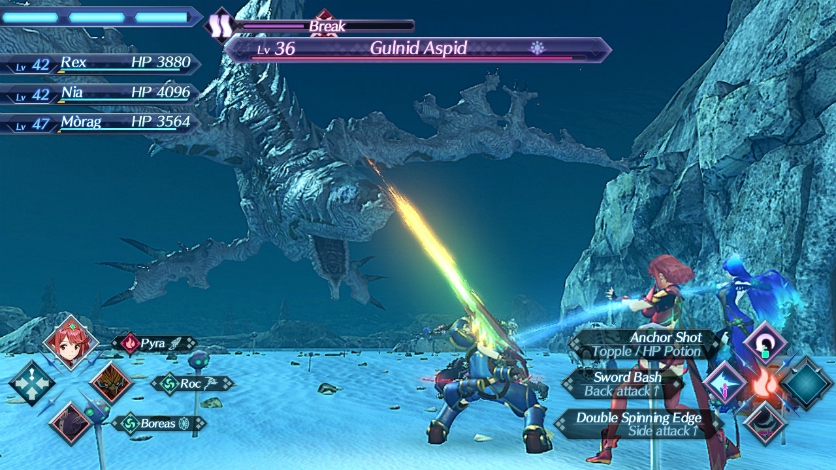Target the Gulnid Aspid name bar

click(x=418, y=48)
